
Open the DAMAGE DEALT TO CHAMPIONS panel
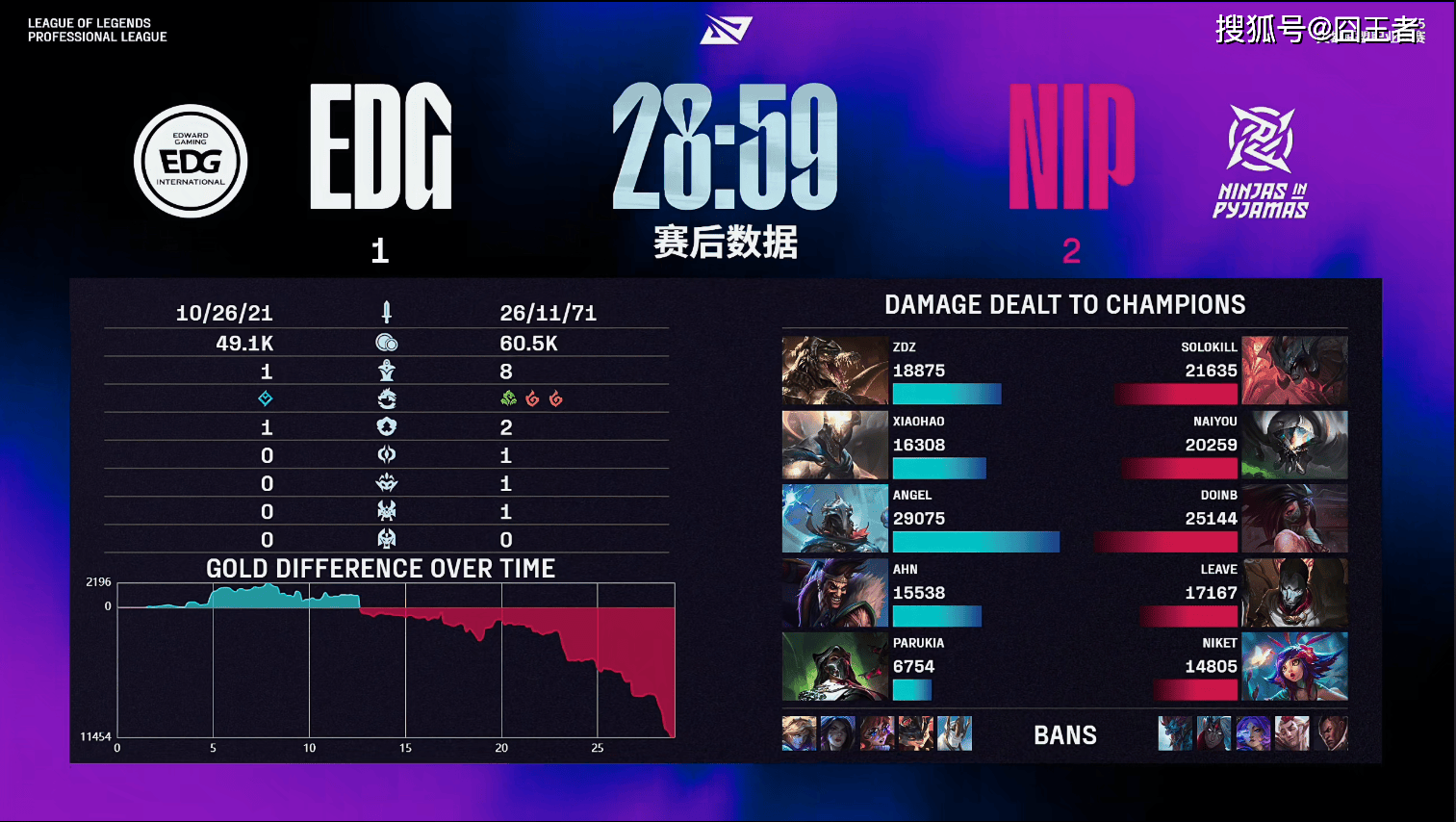click(1064, 304)
